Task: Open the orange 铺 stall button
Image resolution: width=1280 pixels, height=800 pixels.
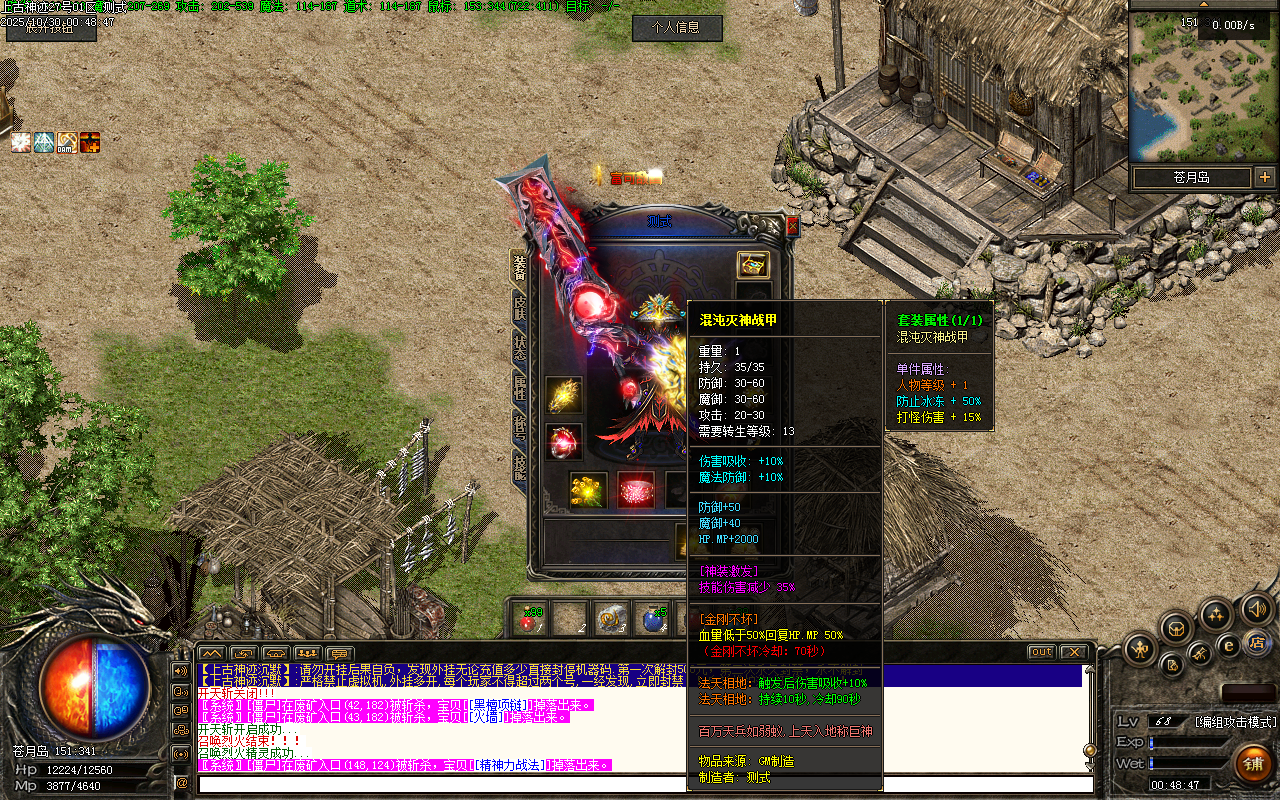Action: 1252,764
